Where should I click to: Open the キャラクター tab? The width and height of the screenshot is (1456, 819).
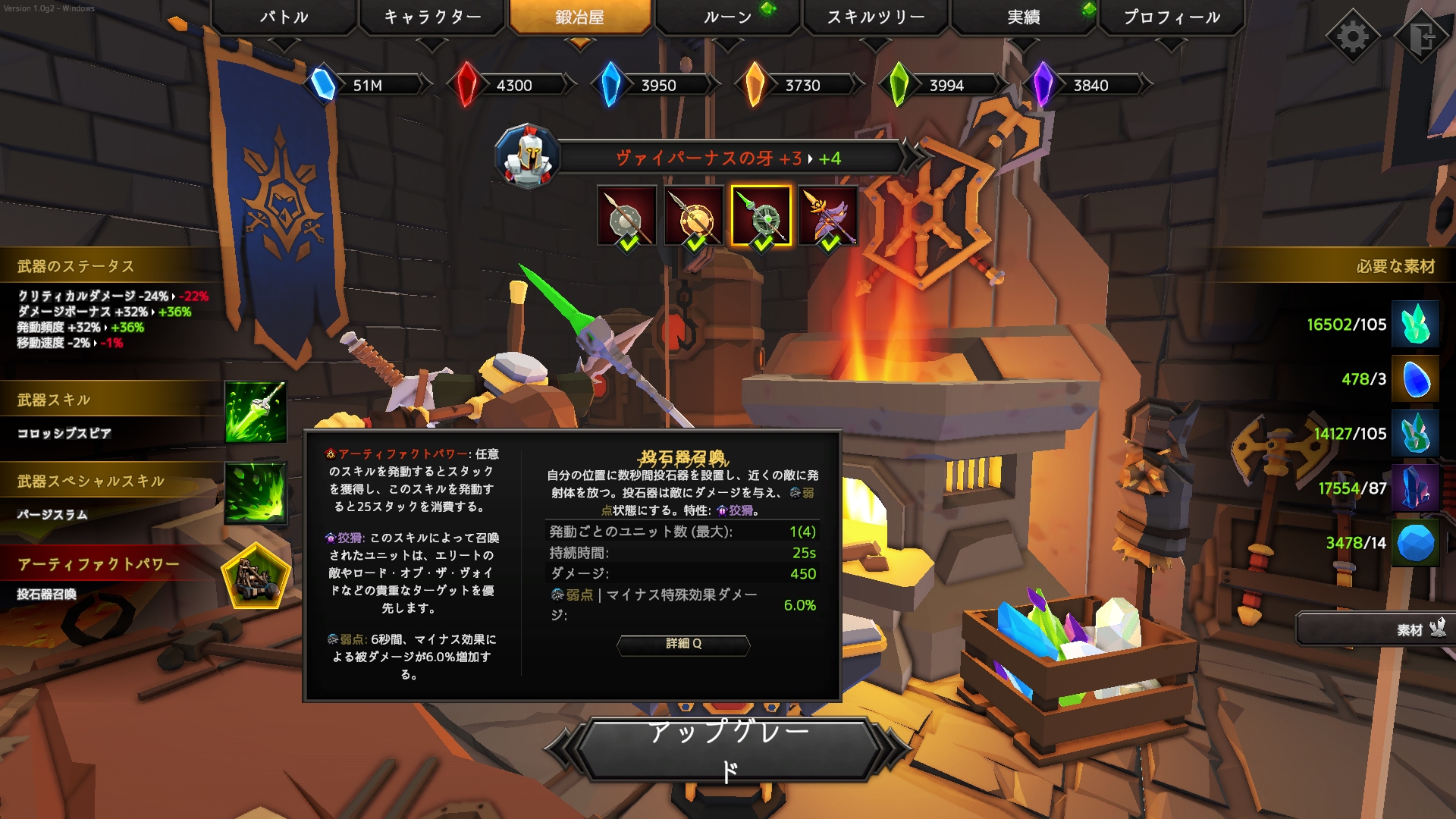pos(432,17)
